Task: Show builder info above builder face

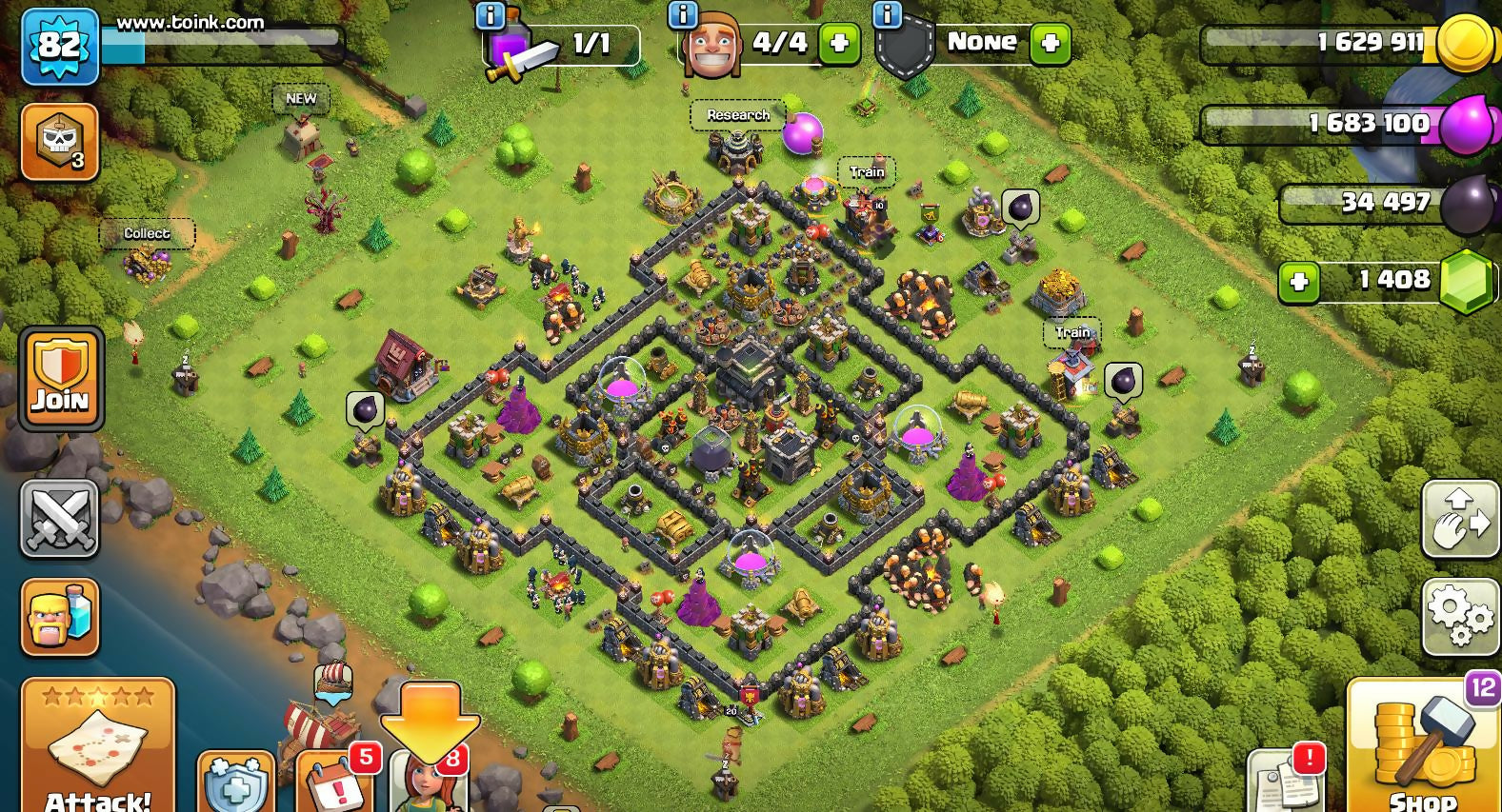Action: point(683,15)
